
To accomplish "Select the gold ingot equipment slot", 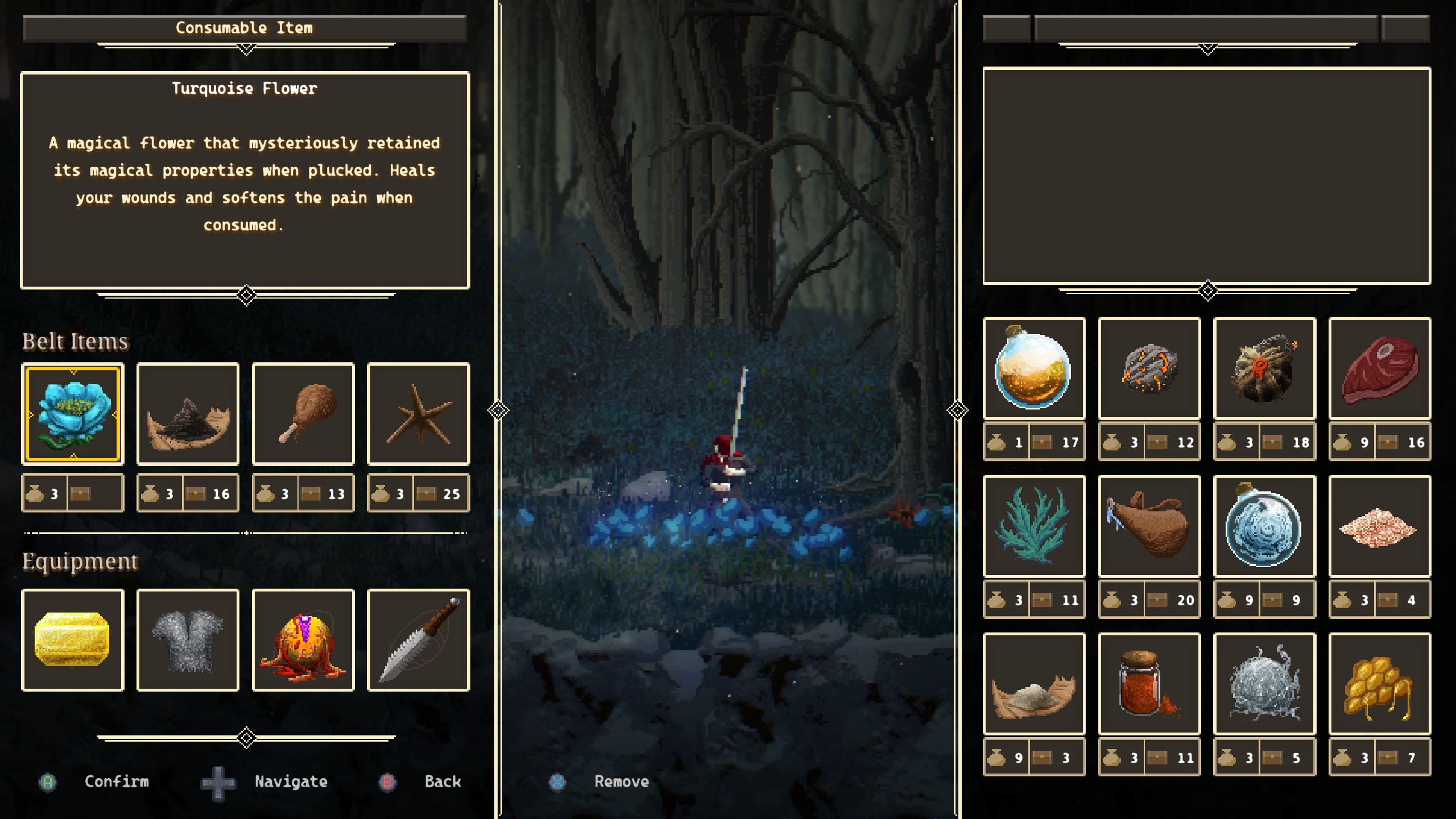I will 73,640.
